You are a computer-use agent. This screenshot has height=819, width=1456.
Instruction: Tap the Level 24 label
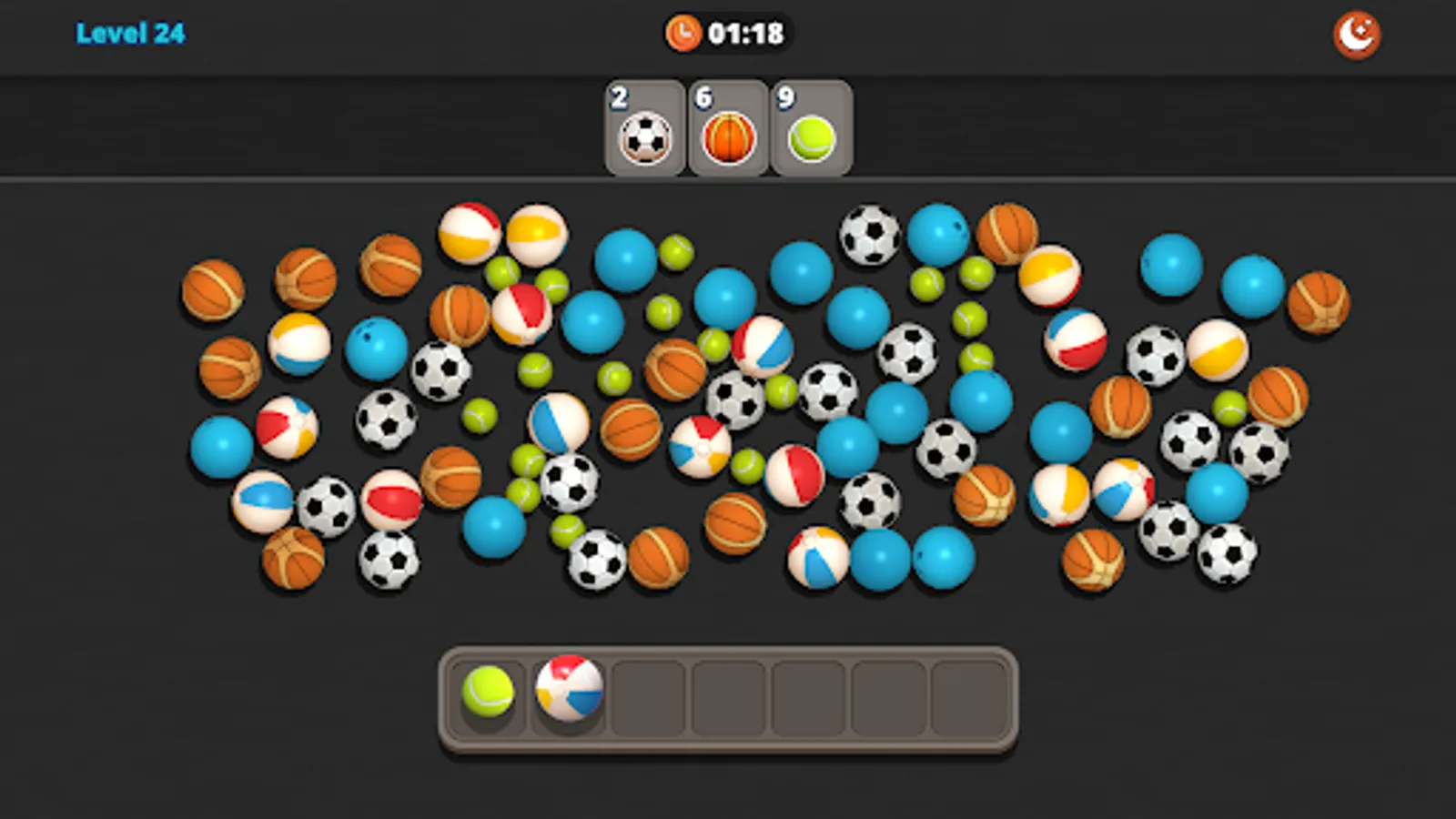point(132,30)
